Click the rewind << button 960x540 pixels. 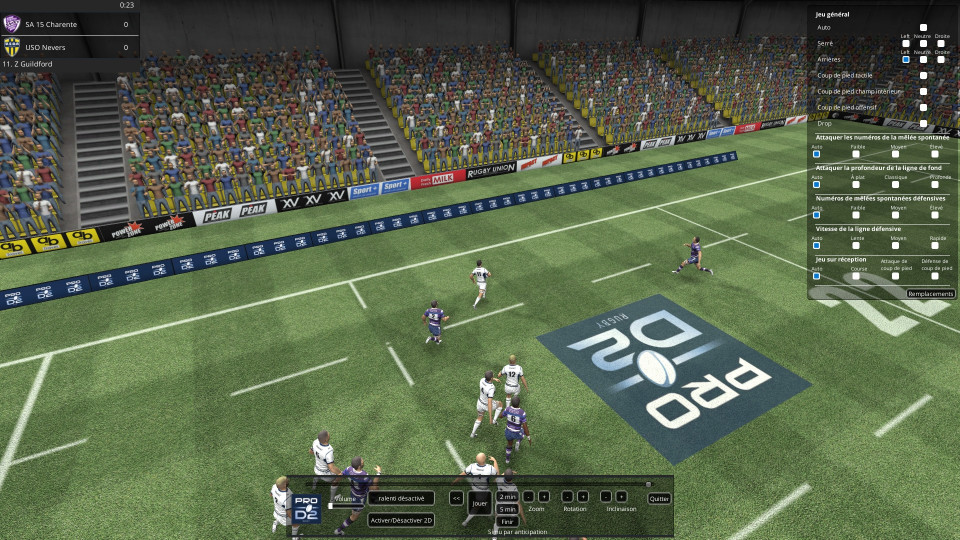click(456, 497)
